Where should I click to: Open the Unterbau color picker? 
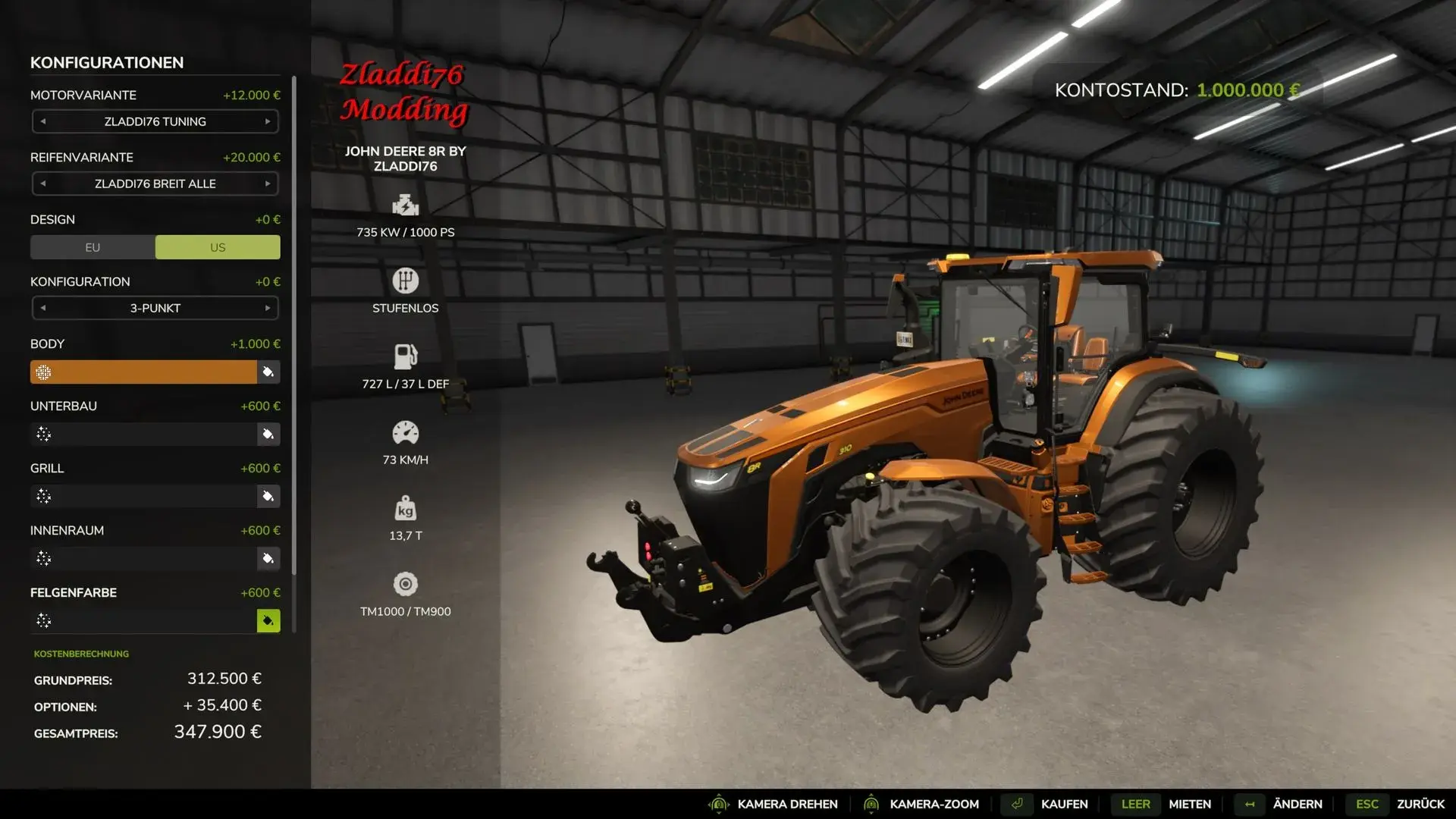click(268, 435)
